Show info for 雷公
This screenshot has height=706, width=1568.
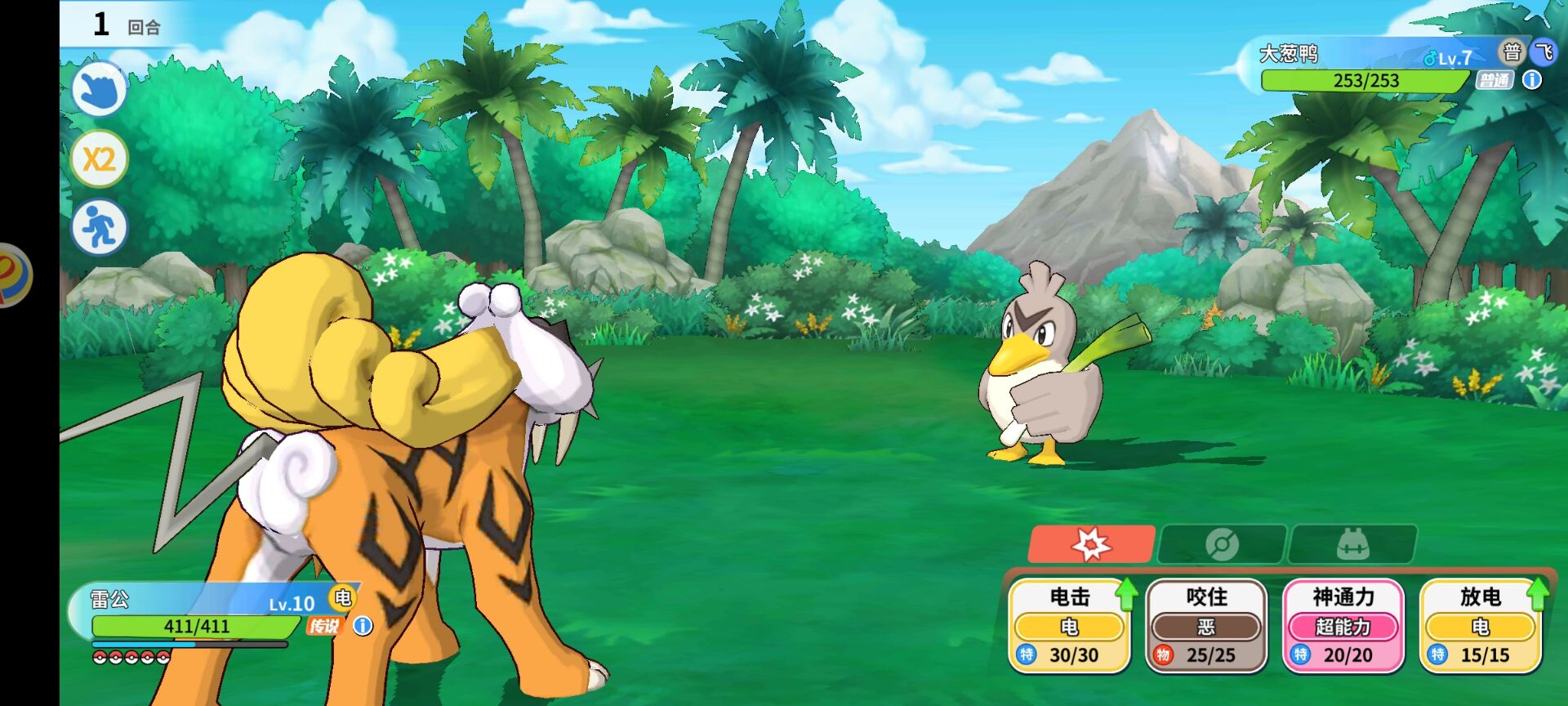[x=363, y=626]
